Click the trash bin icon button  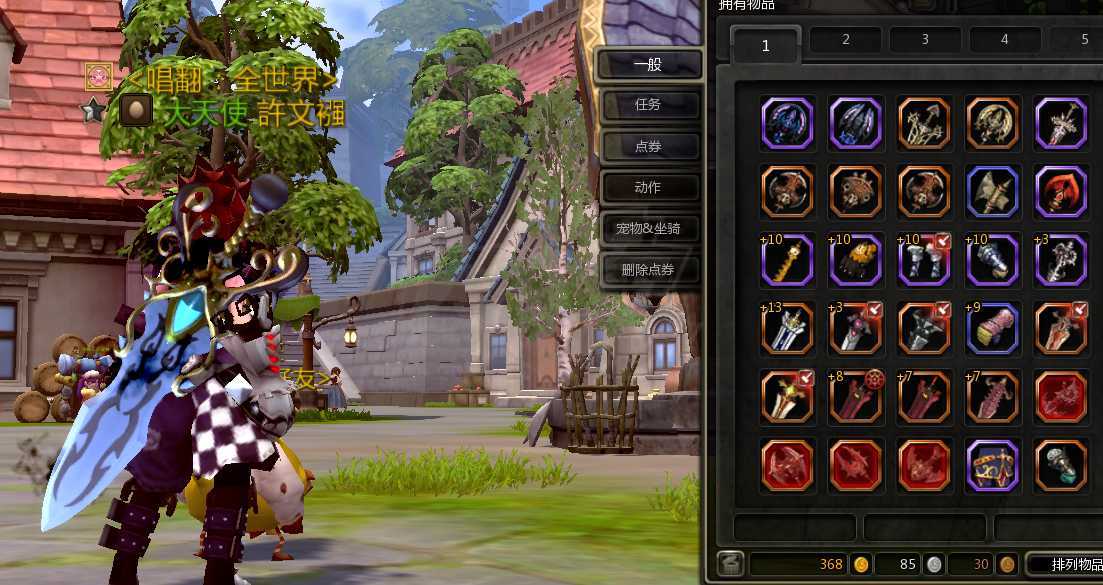[729, 564]
